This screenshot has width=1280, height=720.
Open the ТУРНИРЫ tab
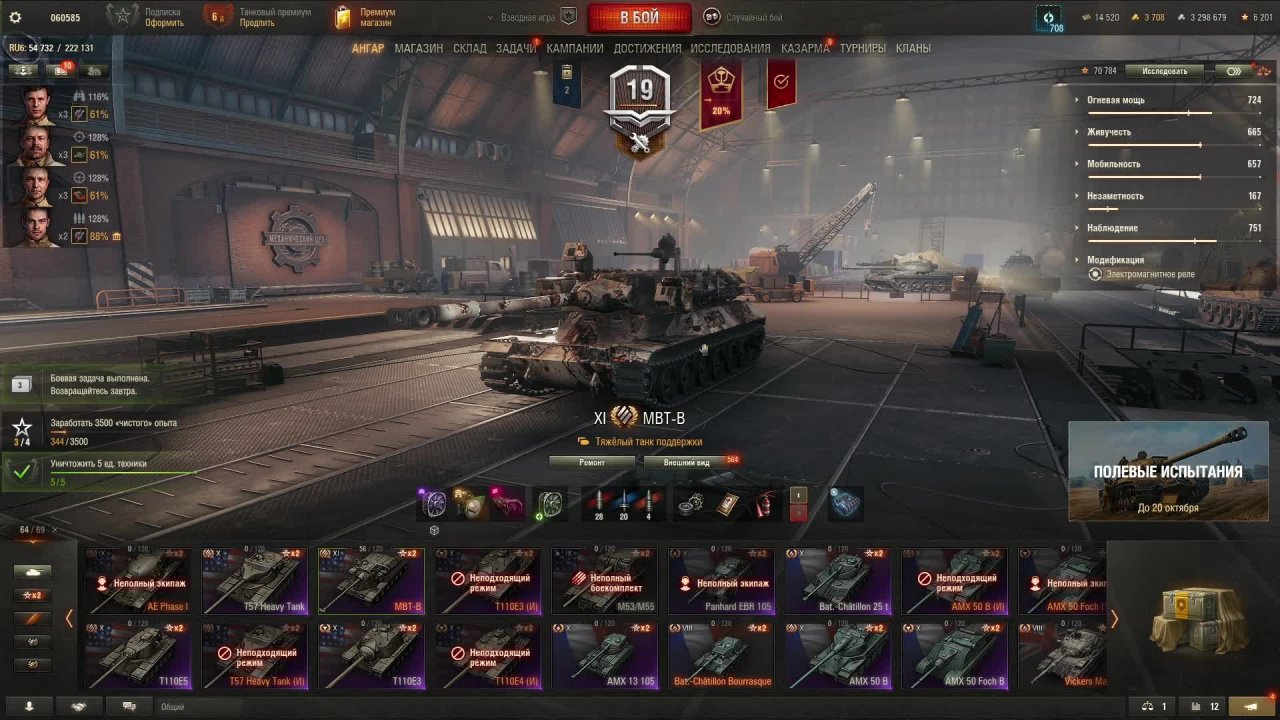[862, 48]
